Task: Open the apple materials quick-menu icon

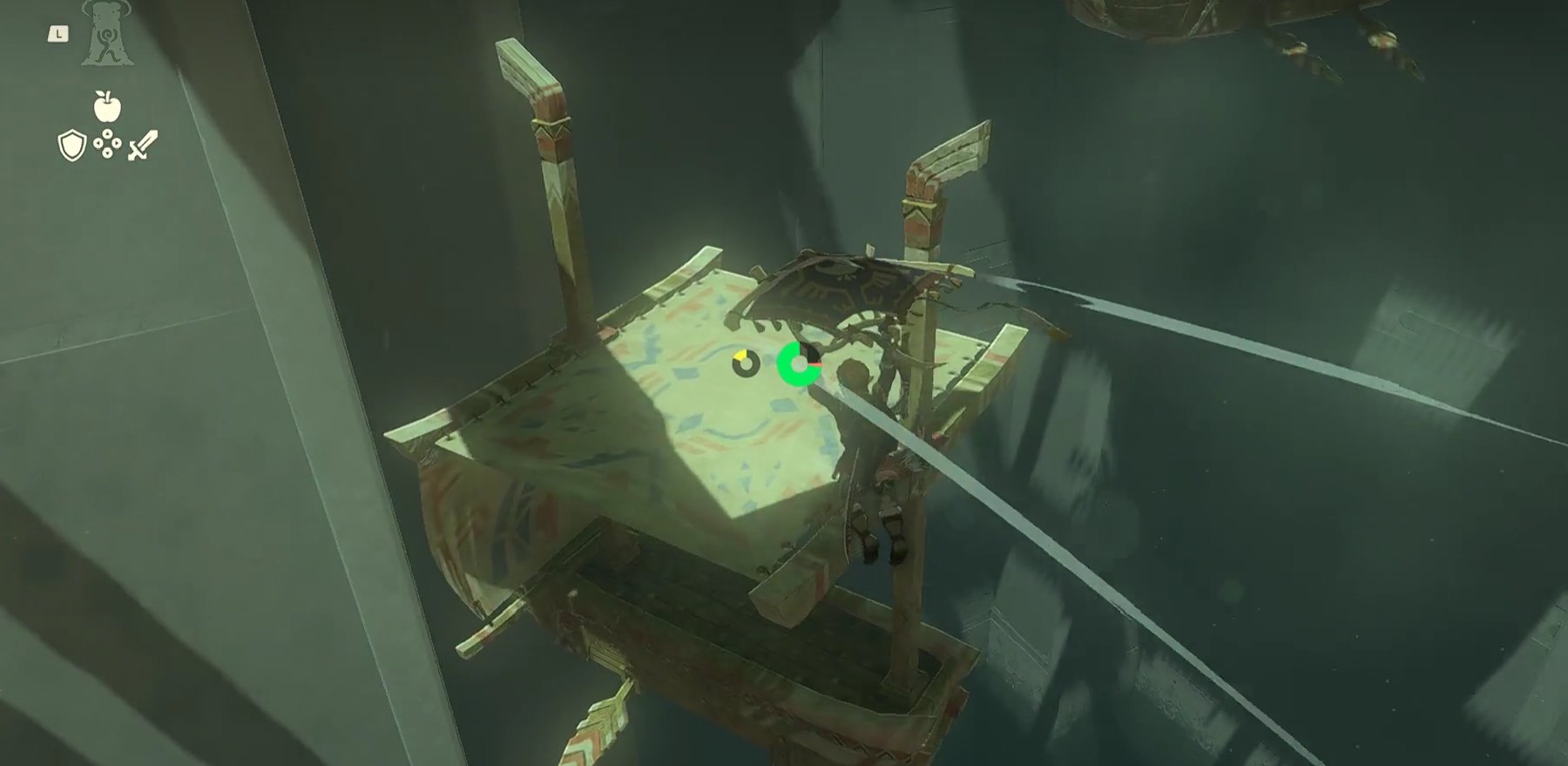Action: [107, 106]
